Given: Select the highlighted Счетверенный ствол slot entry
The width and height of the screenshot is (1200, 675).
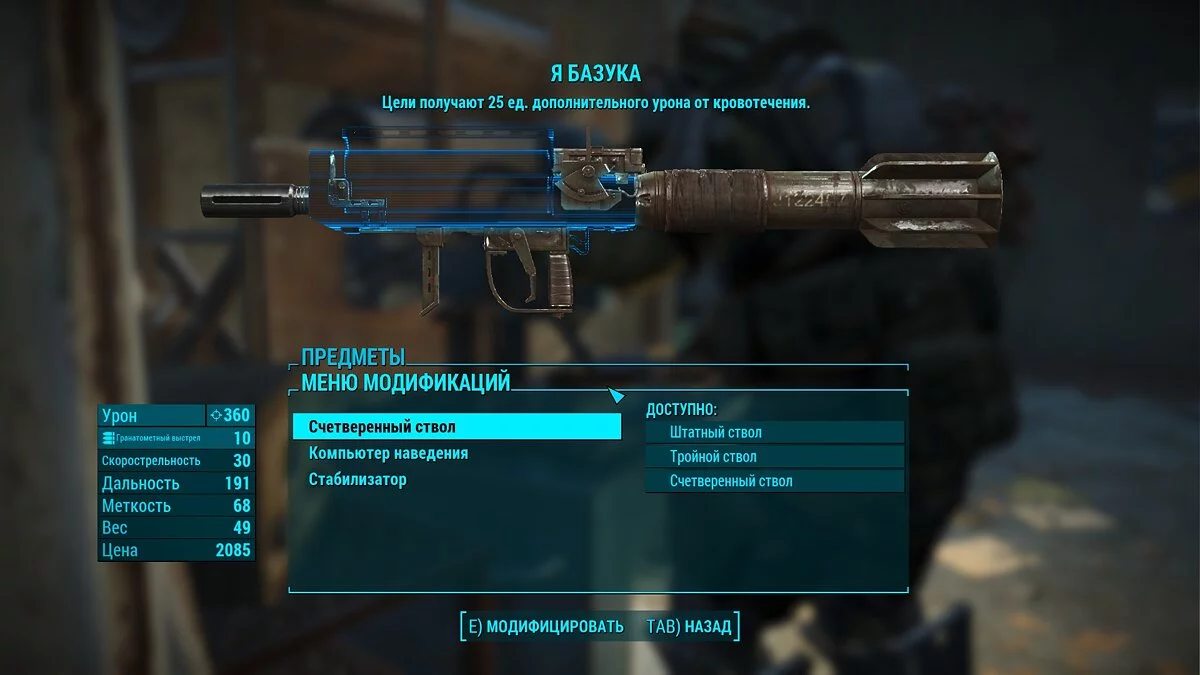Looking at the screenshot, I should (456, 427).
